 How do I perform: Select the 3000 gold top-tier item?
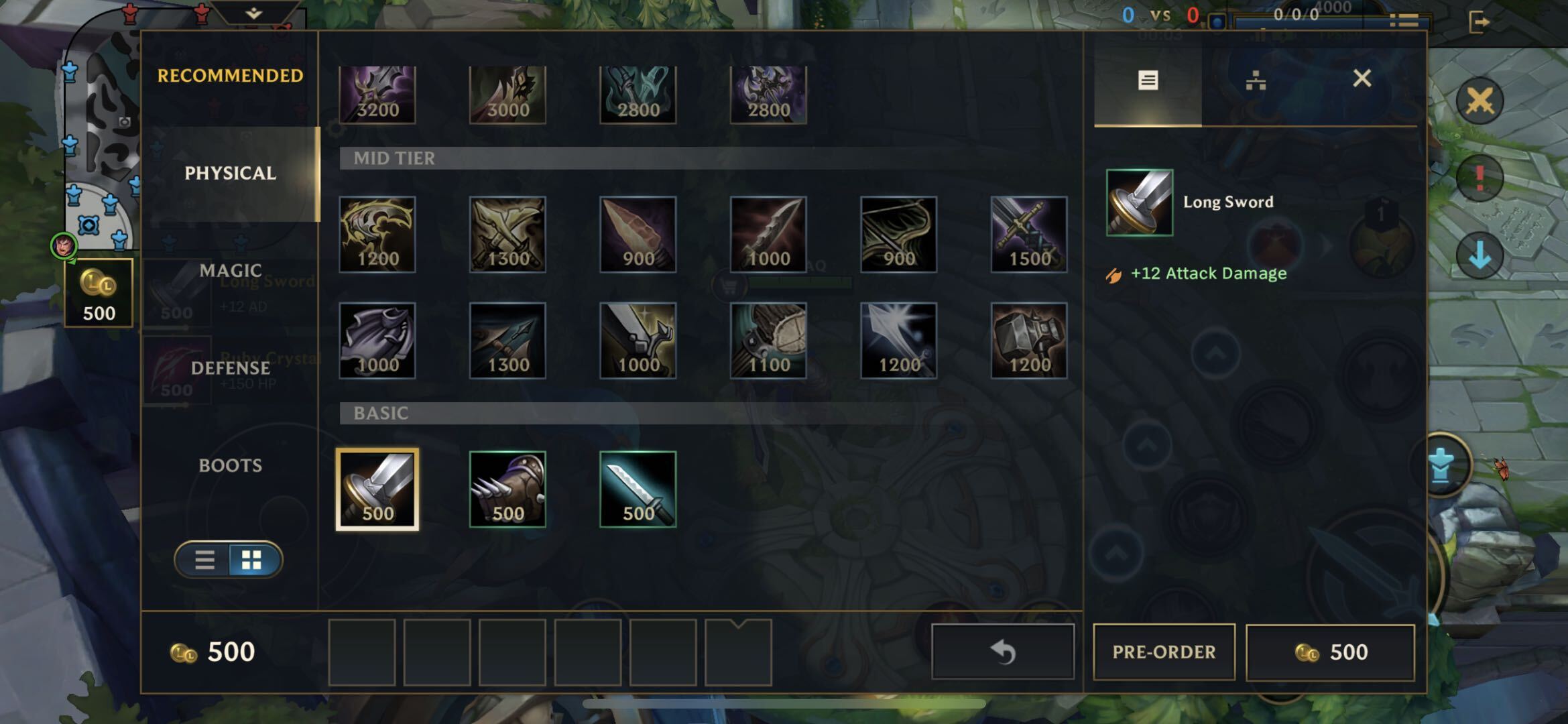(x=507, y=95)
